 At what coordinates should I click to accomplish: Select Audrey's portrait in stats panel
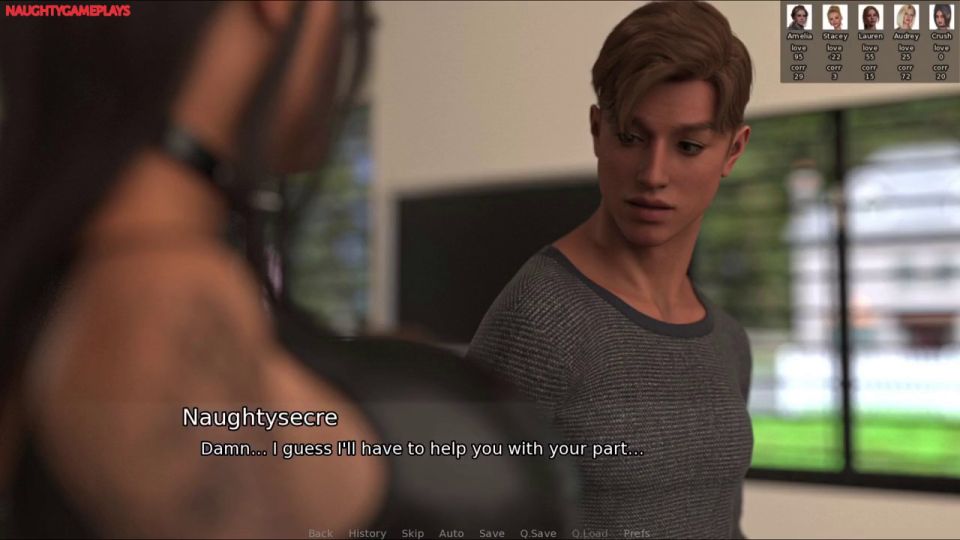tap(906, 17)
